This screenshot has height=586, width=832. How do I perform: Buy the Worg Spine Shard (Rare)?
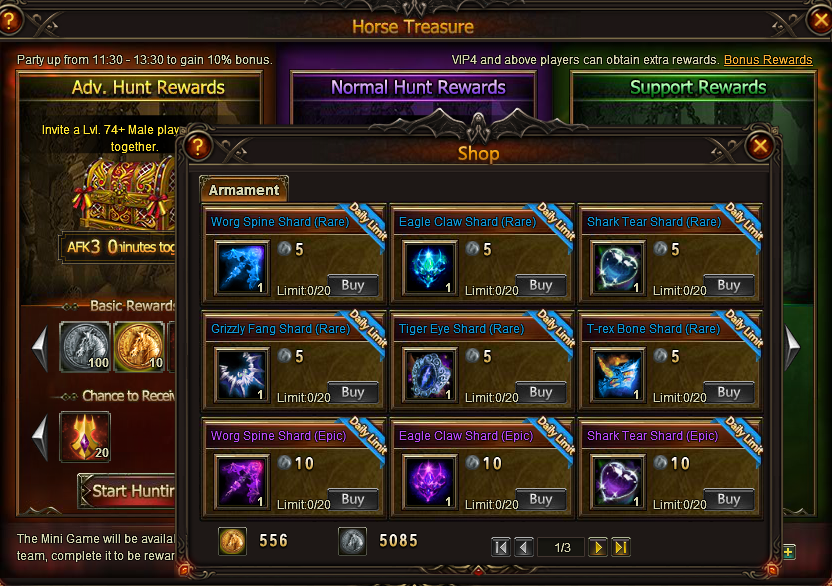(x=353, y=285)
